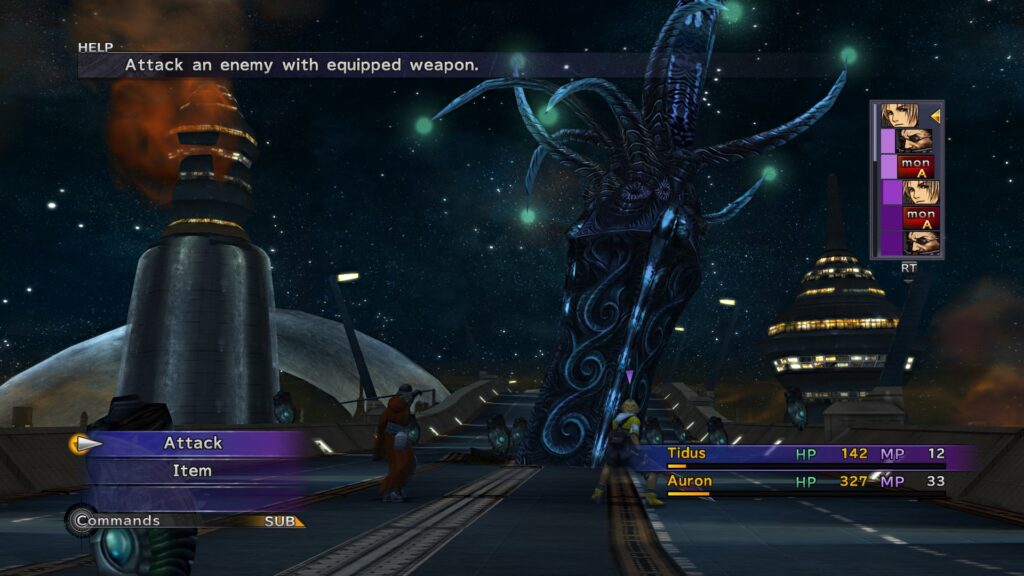Viewport: 1024px width, 576px height.
Task: Choose Item from the battle menu
Action: click(x=193, y=470)
